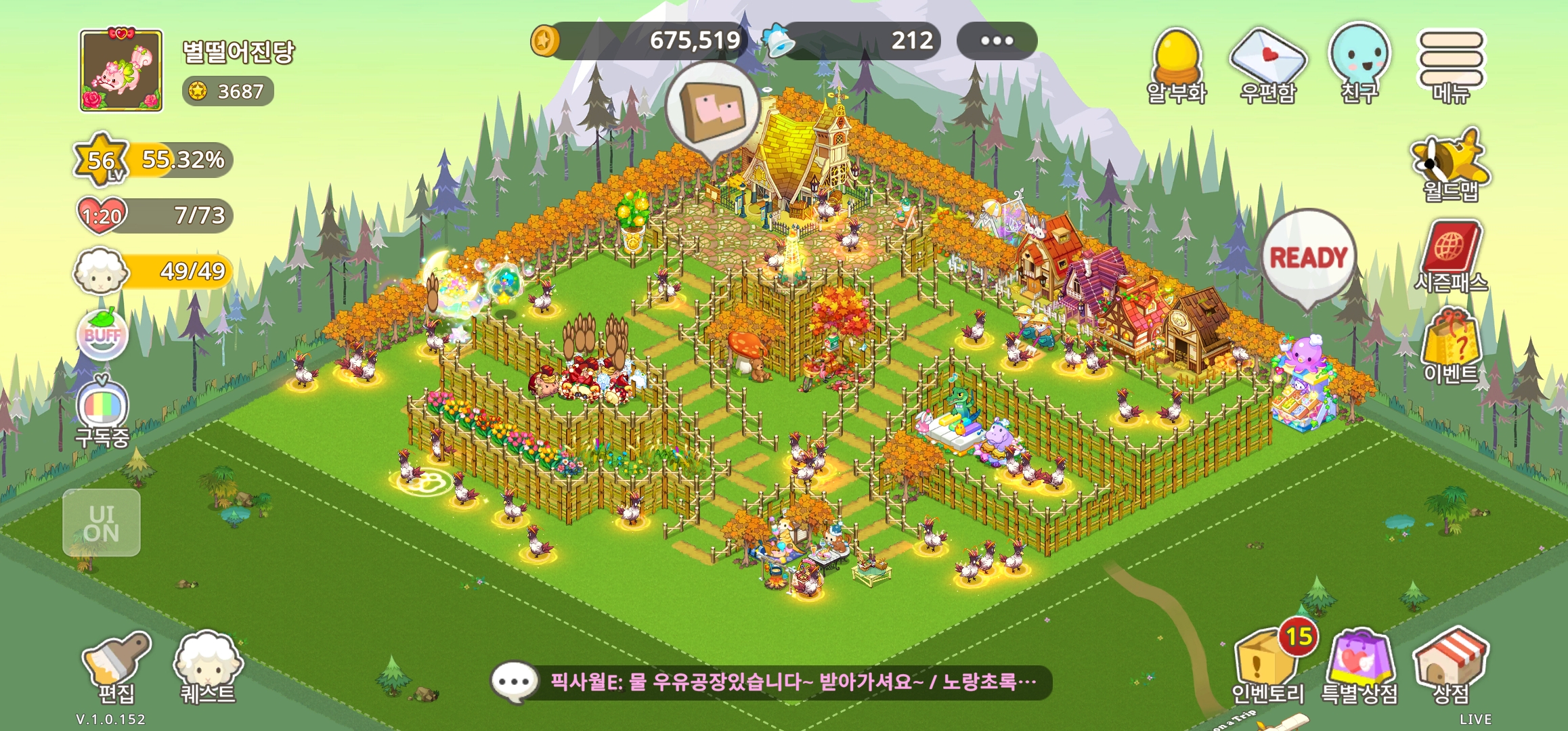1568x731 pixels.
Task: Tap the player profile avatar
Action: click(x=121, y=70)
